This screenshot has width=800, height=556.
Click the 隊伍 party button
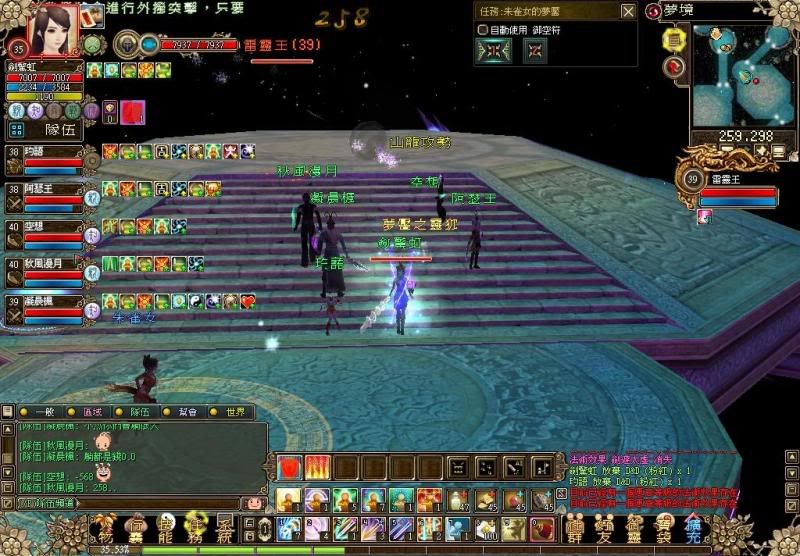59,129
